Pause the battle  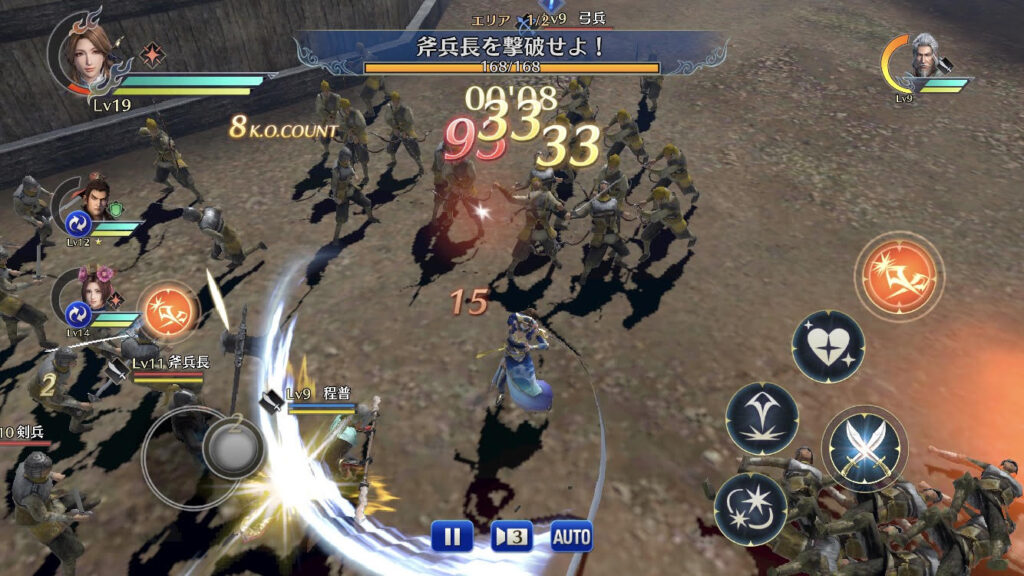point(452,536)
